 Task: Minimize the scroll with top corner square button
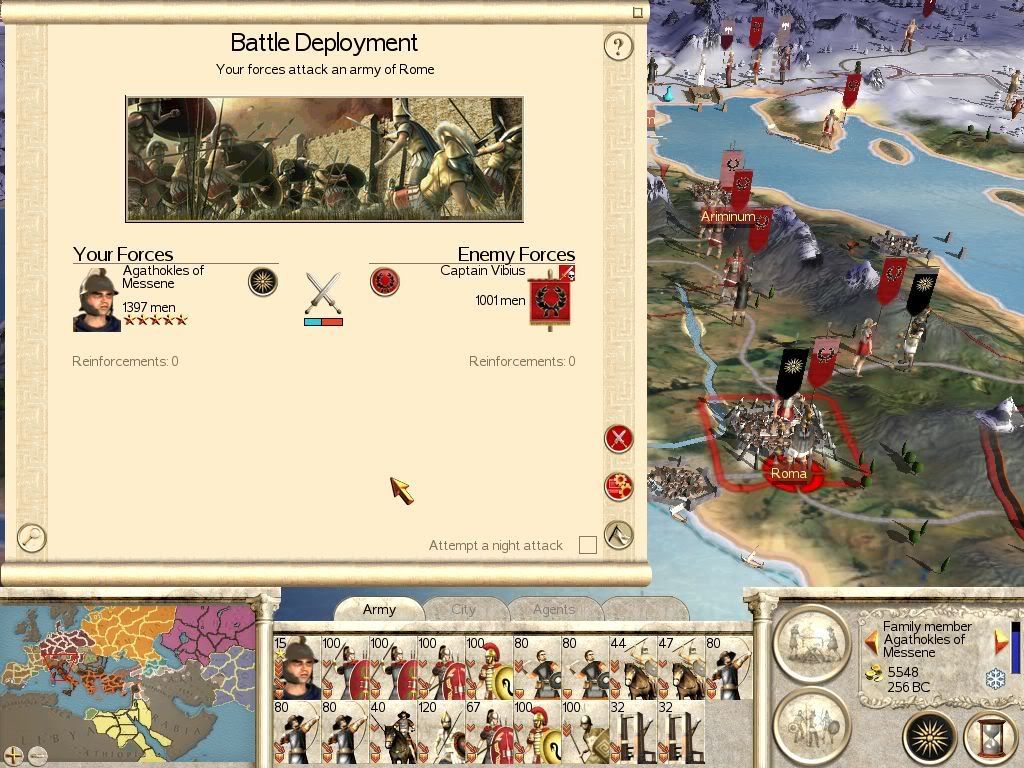click(x=638, y=13)
